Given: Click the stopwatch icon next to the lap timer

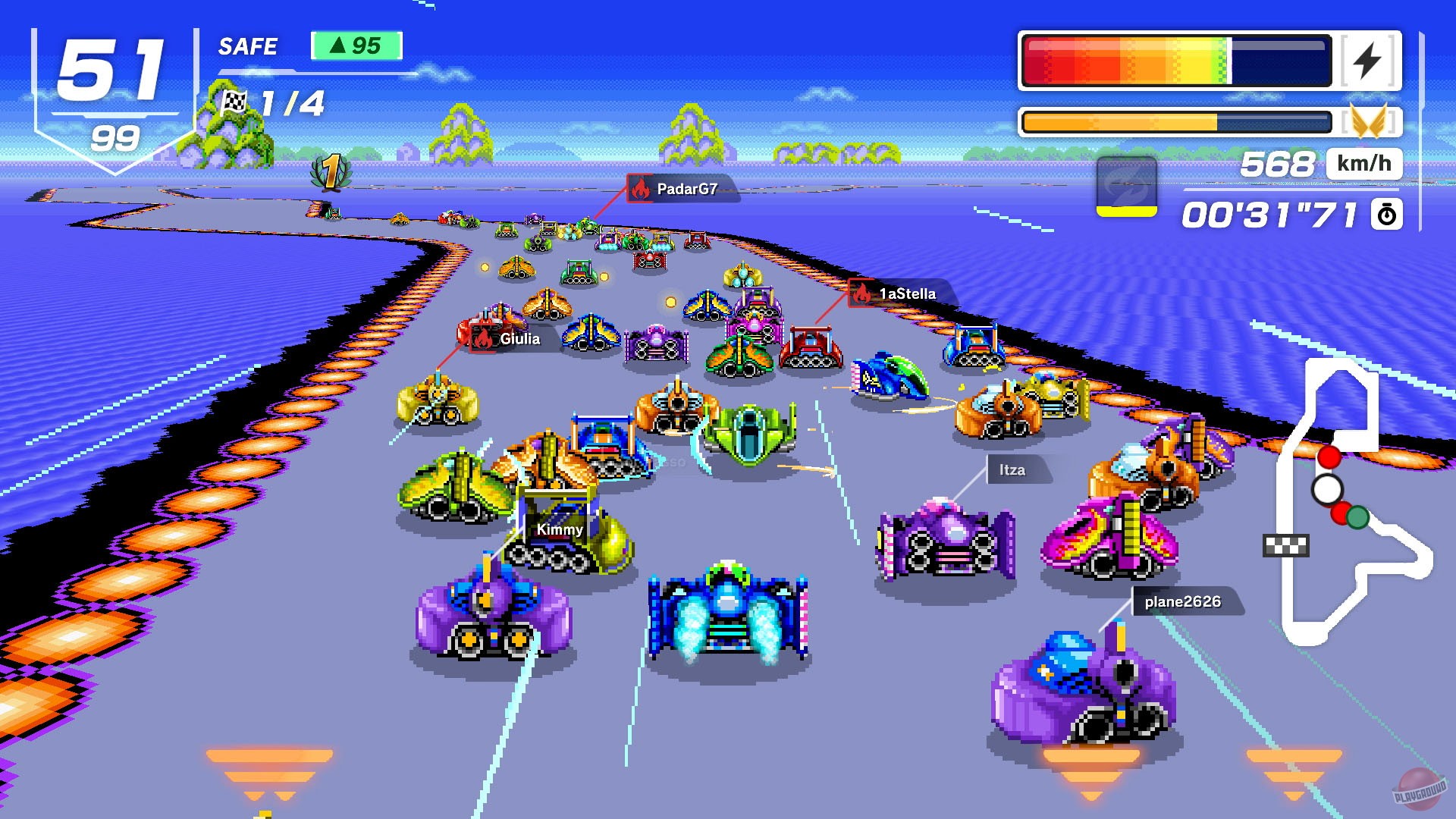Looking at the screenshot, I should pos(1387,215).
